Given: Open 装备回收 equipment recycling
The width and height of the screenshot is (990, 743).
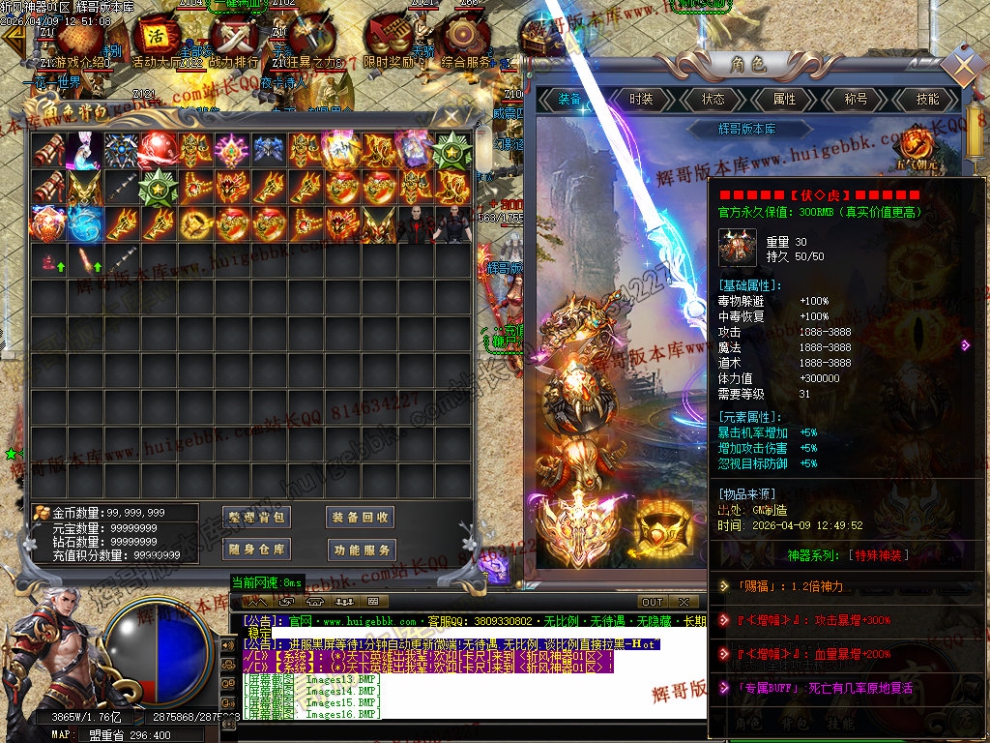Looking at the screenshot, I should click(x=361, y=517).
